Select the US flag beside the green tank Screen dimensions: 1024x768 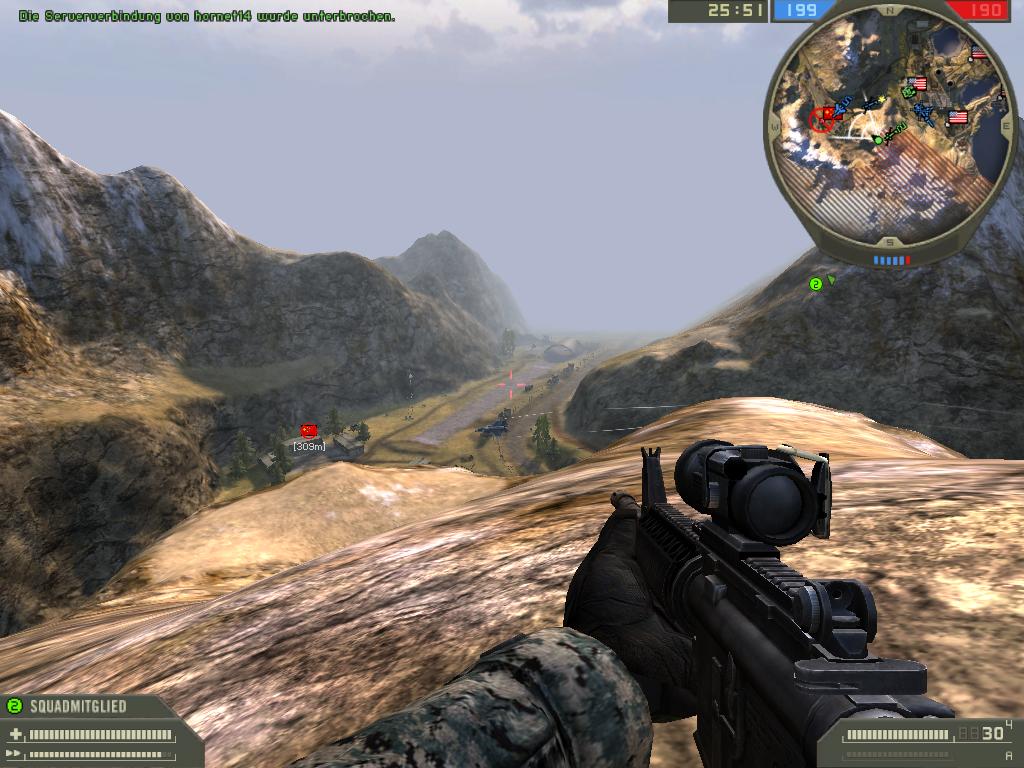click(x=919, y=84)
